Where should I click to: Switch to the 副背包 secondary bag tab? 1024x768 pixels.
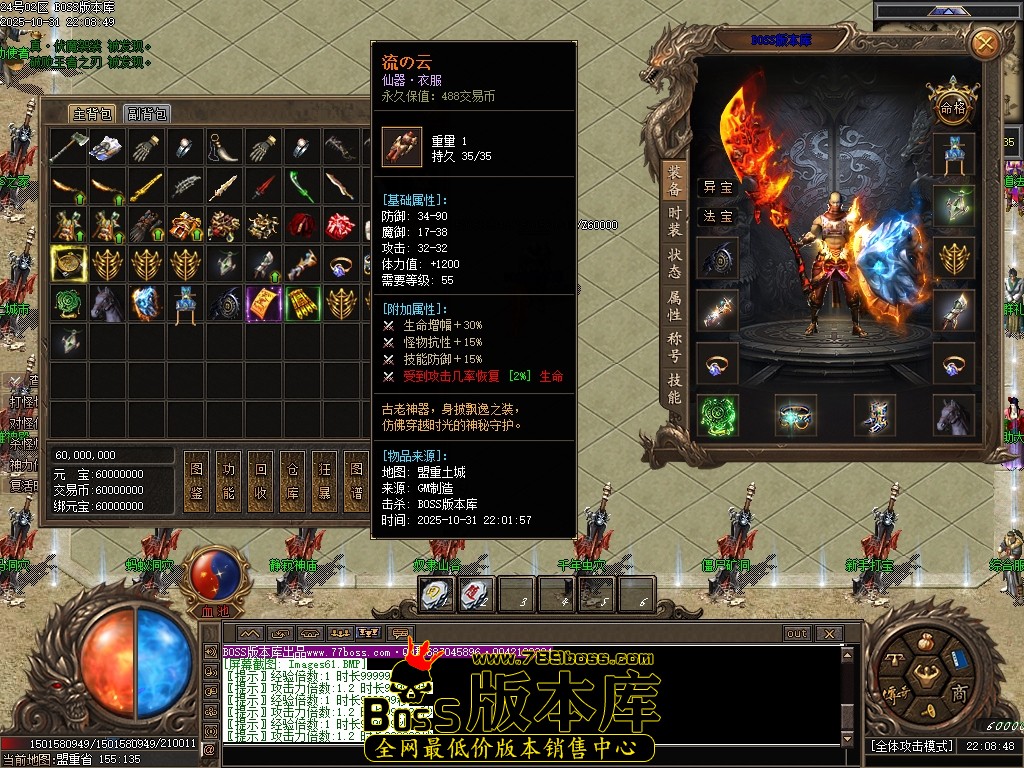[x=147, y=114]
